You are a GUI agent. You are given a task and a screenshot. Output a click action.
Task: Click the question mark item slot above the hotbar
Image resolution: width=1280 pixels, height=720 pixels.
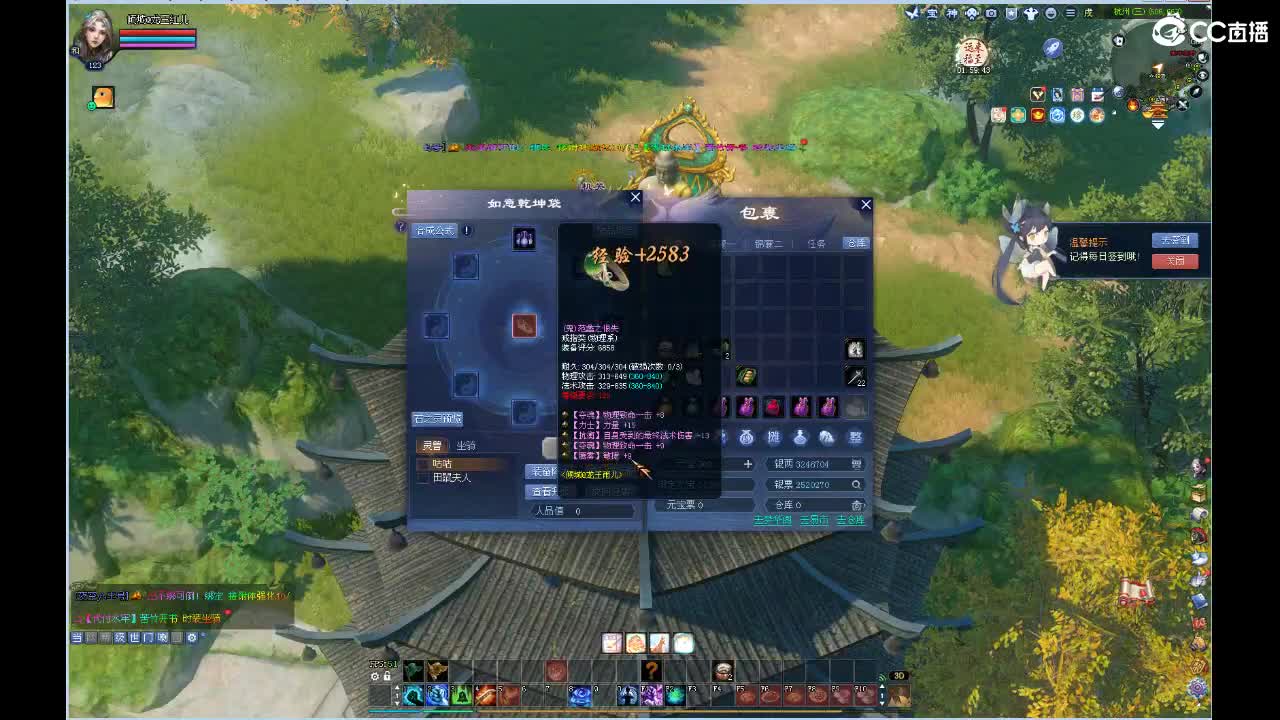pos(652,671)
